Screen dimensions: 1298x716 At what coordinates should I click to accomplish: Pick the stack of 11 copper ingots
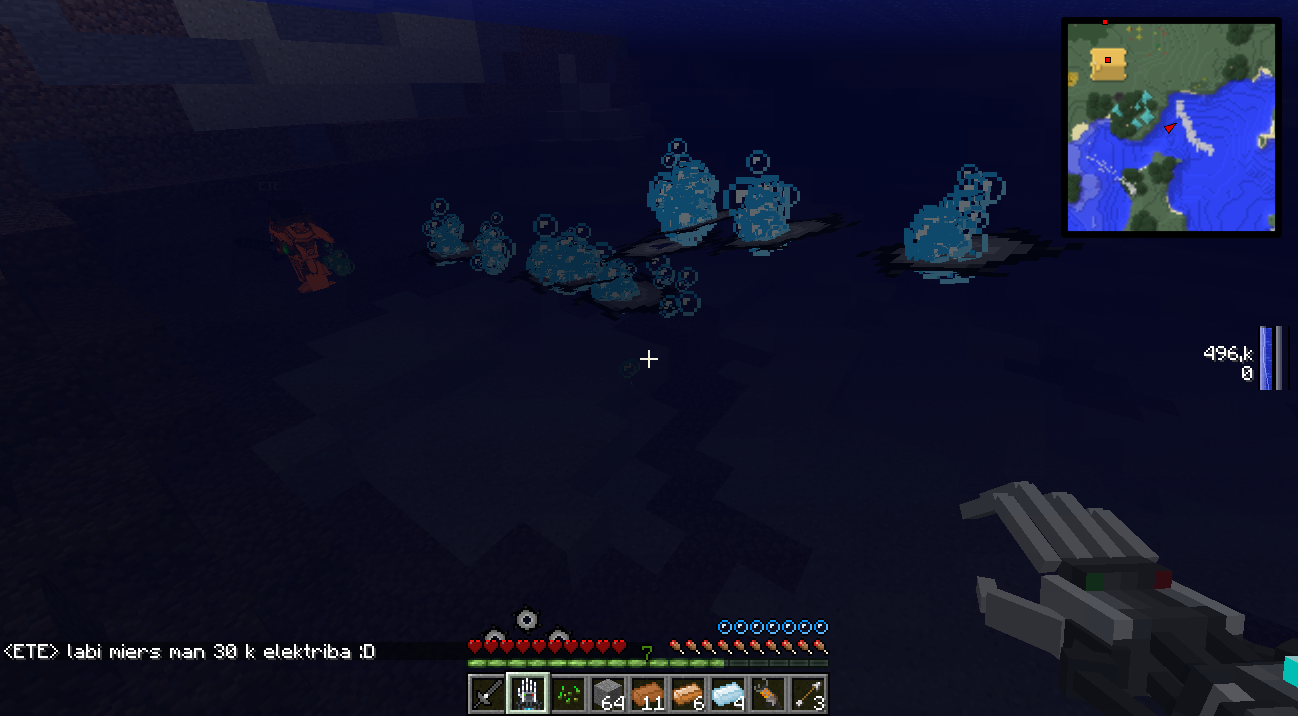[648, 693]
